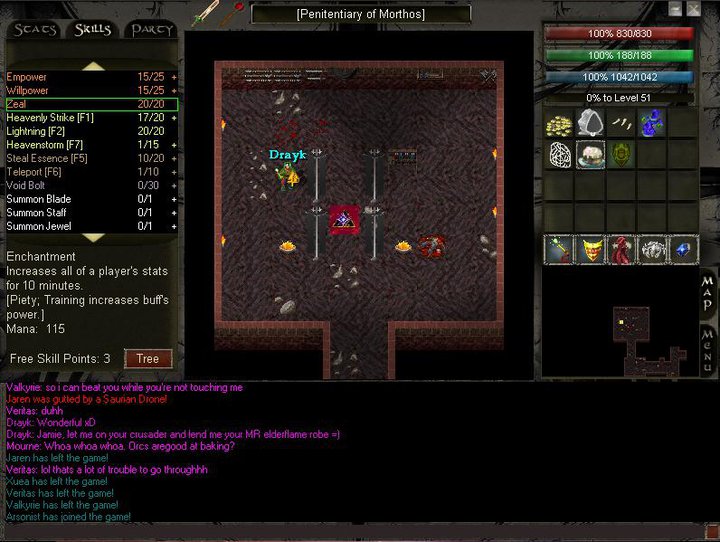Add a point to Summon Blade
720x542 pixels.
174,199
